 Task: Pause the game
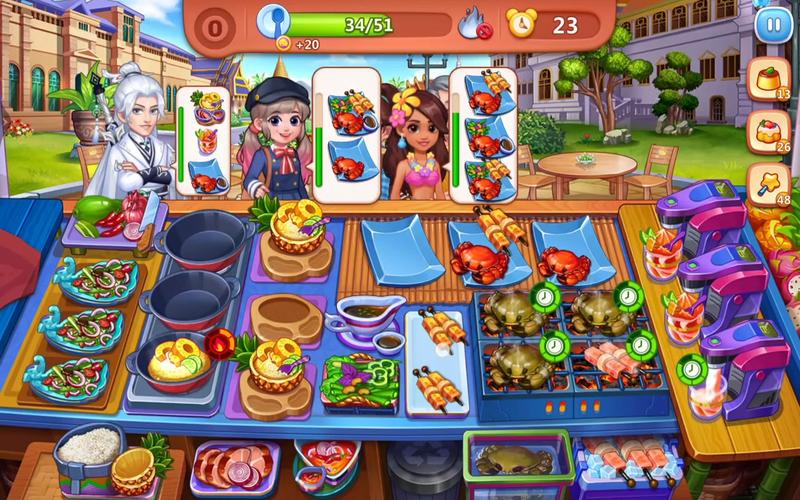tap(772, 25)
